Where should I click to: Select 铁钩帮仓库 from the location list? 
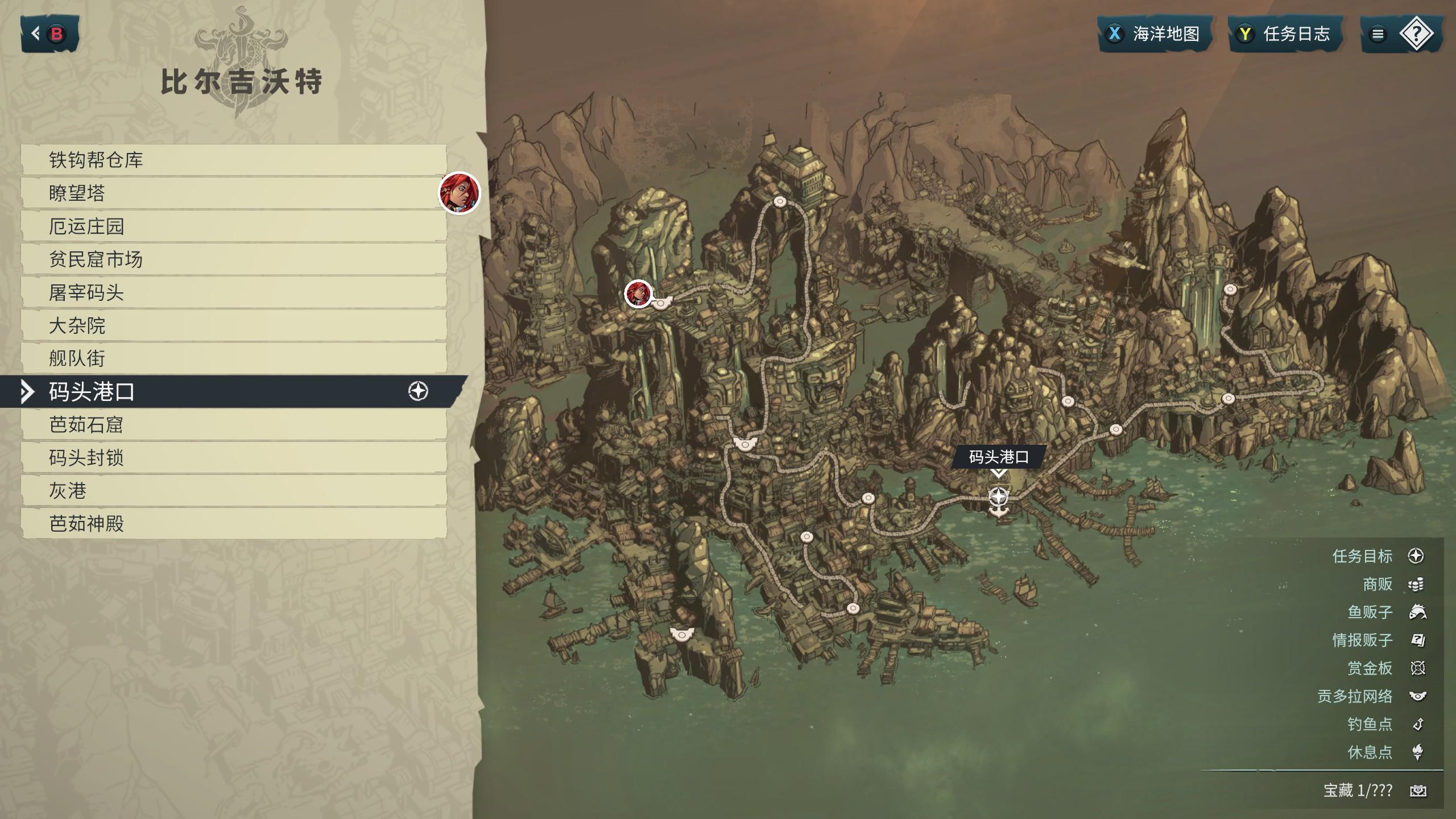coord(233,160)
